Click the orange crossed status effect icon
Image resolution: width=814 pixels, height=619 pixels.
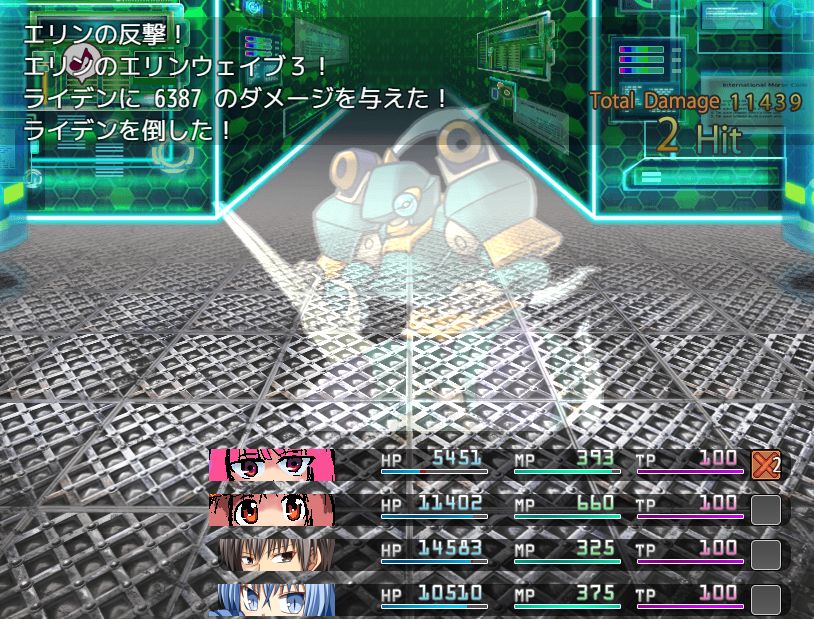[x=765, y=464]
